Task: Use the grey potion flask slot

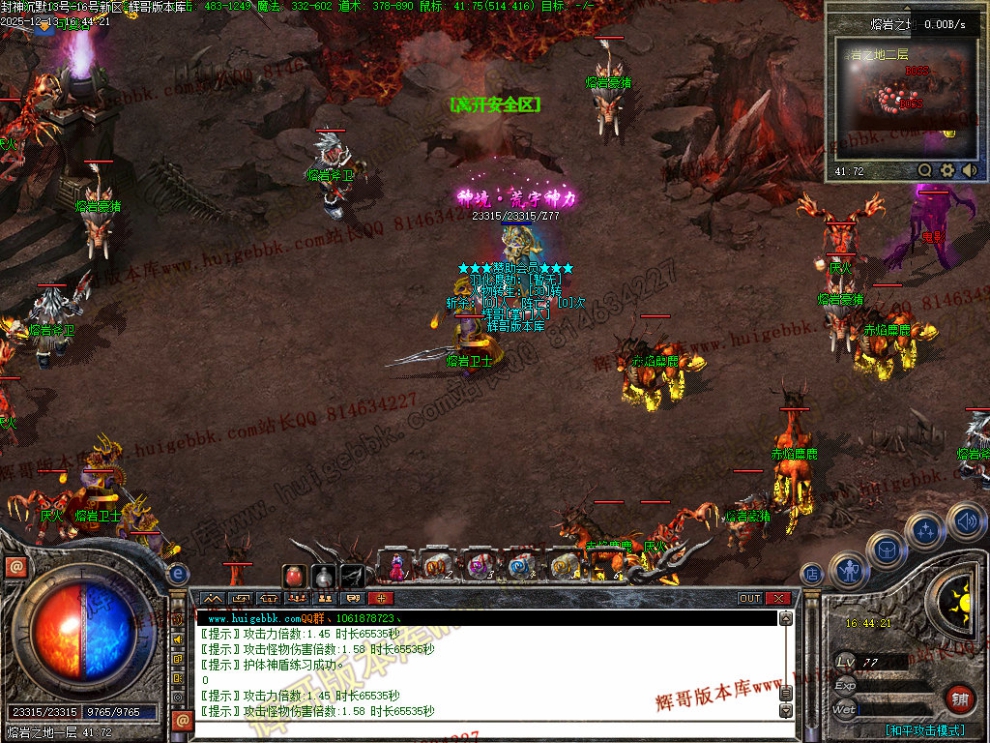Action: coord(323,576)
